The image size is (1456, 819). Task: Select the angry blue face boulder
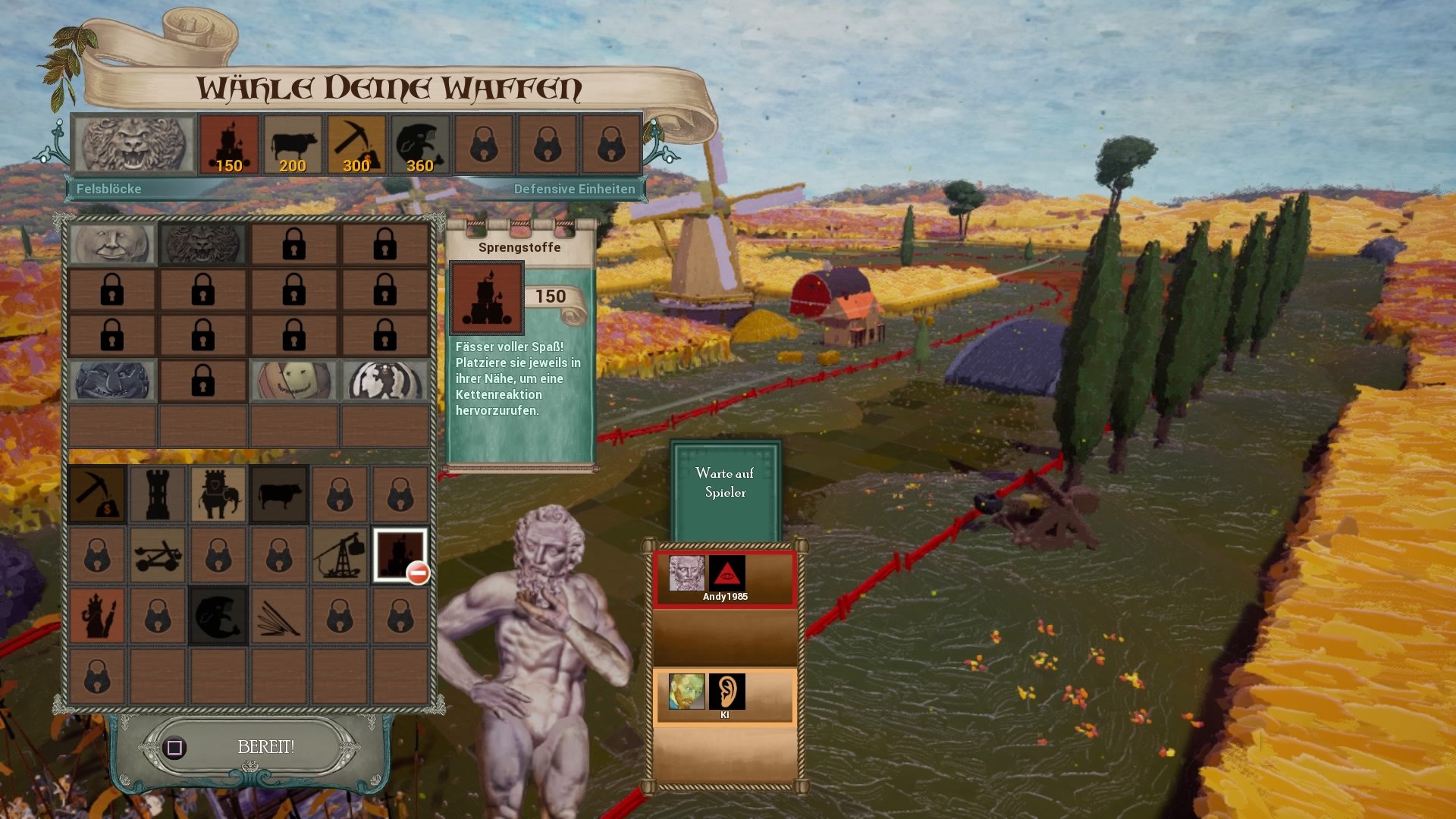[x=112, y=380]
